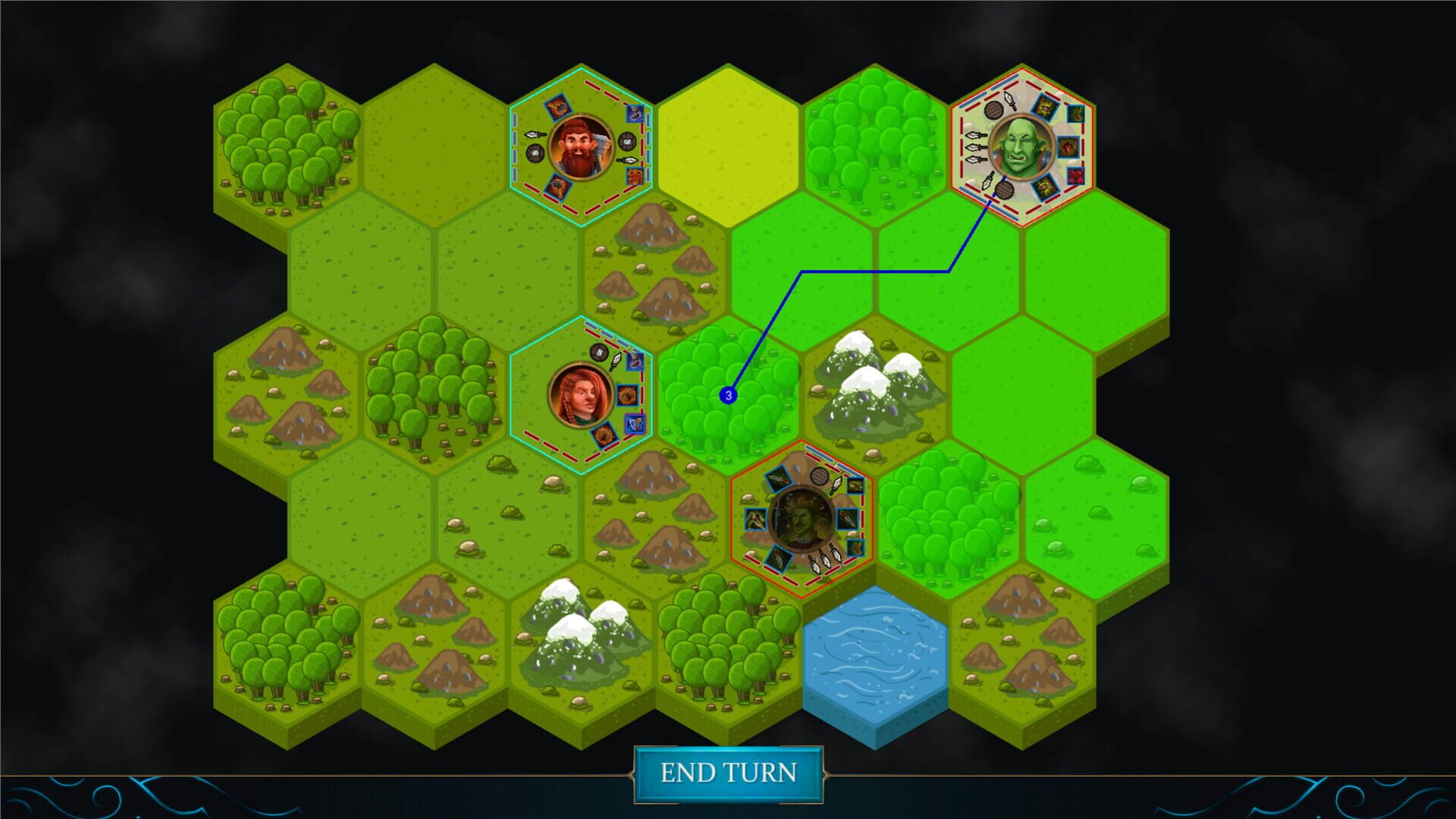Click the blue bird ability icon on the dwarf warrior's hex
This screenshot has width=1456, height=819.
point(635,115)
